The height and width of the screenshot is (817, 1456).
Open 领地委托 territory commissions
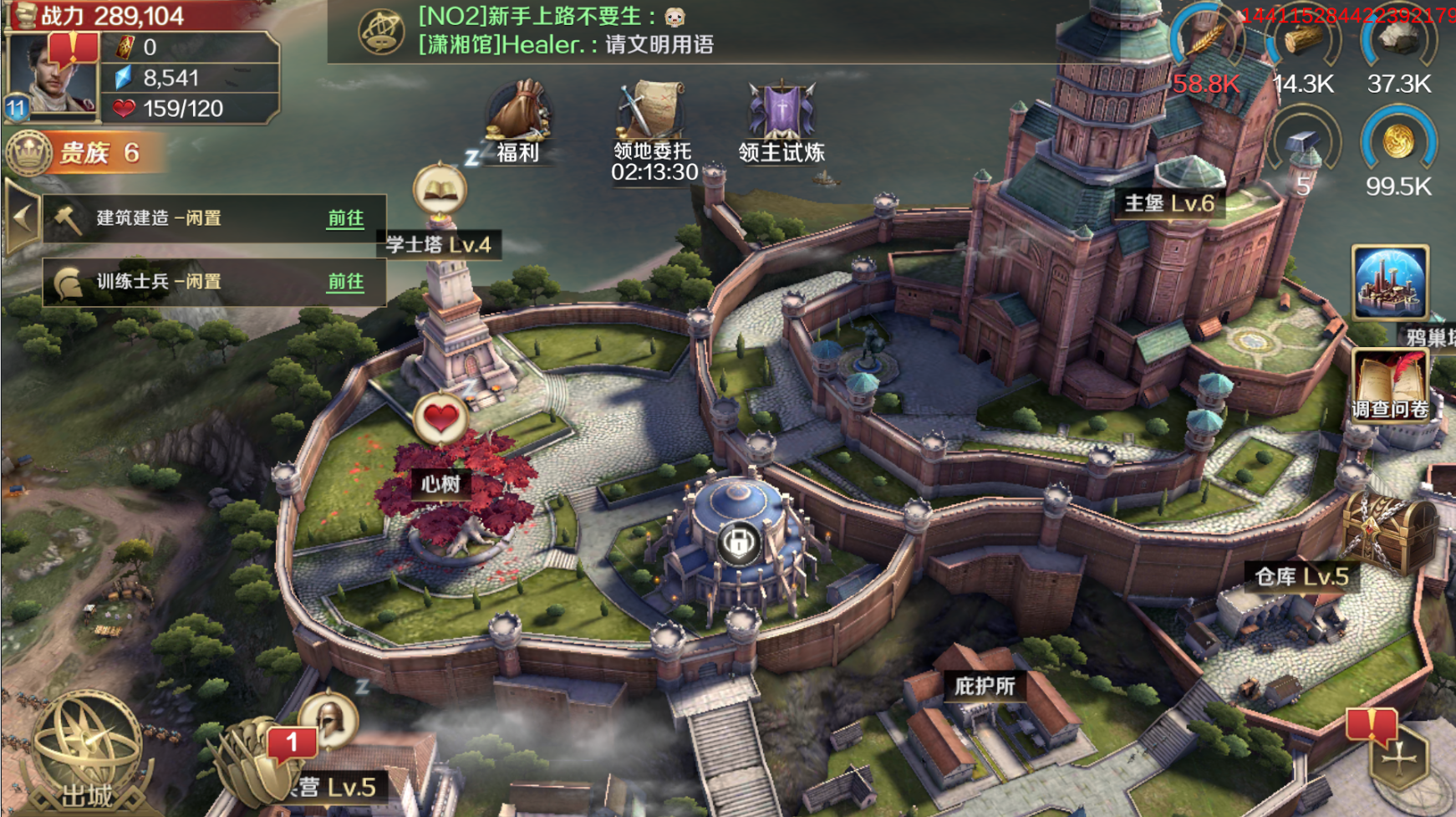[x=652, y=125]
